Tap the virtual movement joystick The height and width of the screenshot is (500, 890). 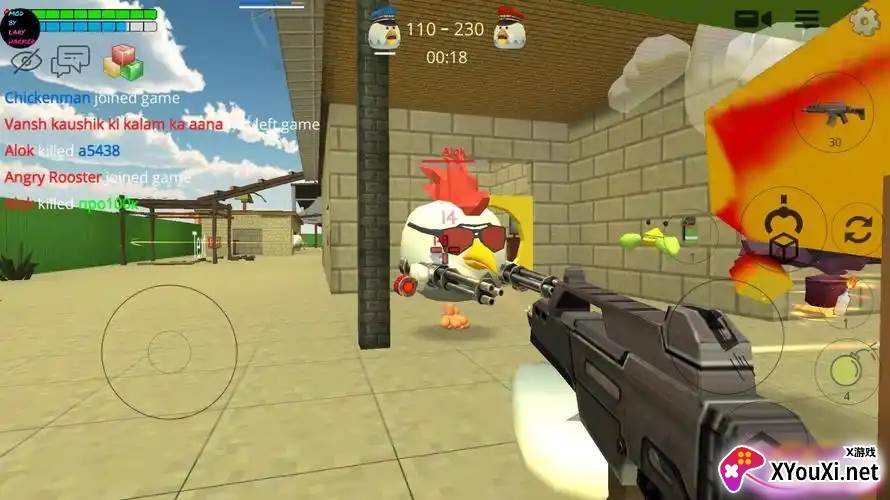168,351
